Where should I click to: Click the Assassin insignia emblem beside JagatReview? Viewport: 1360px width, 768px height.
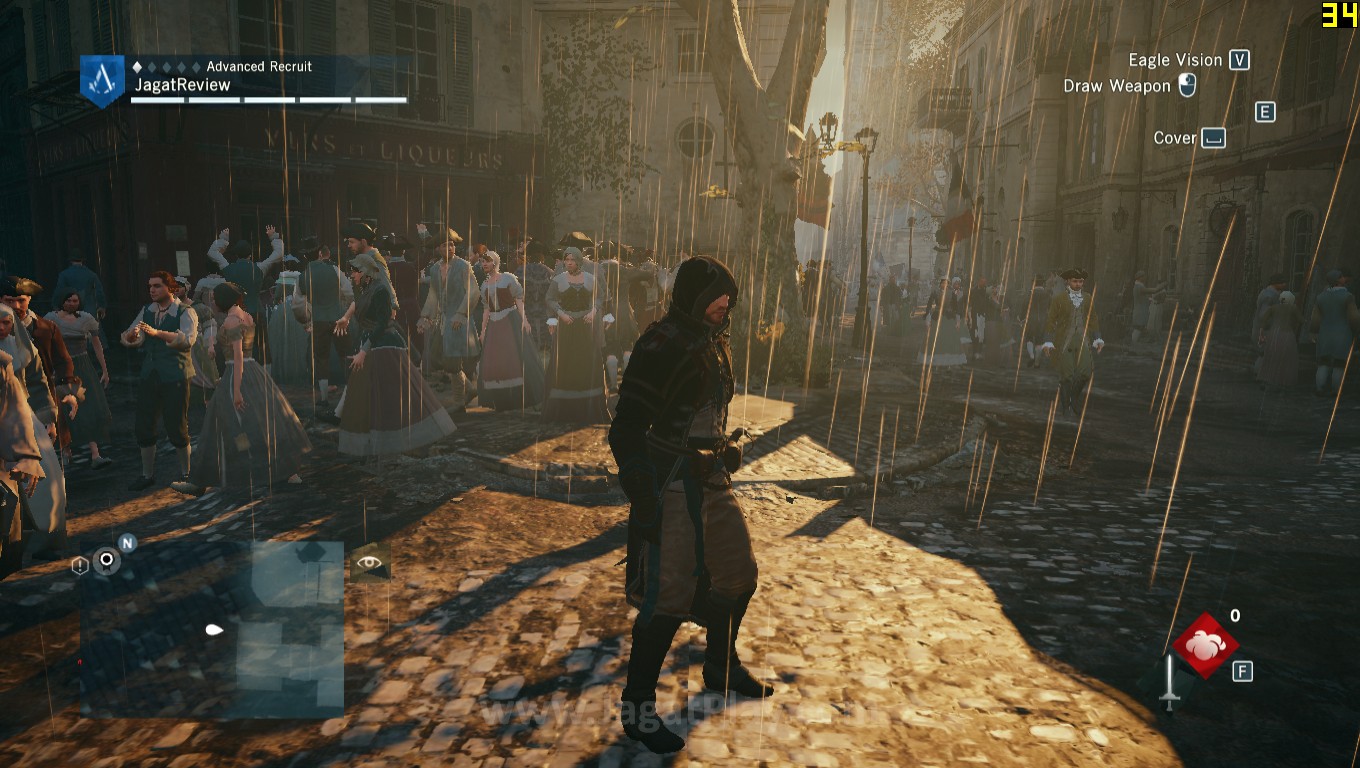102,80
